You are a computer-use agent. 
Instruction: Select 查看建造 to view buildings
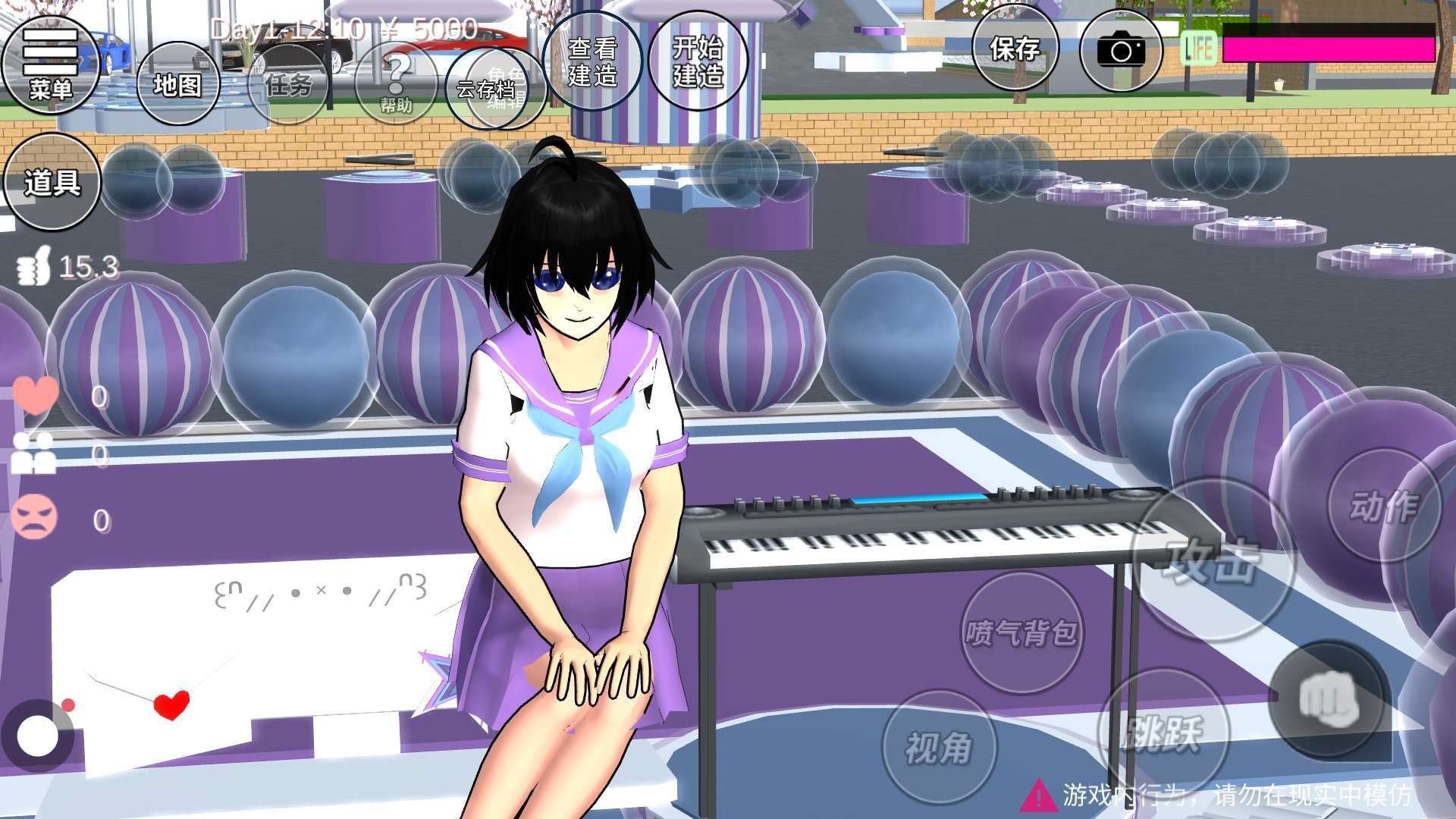point(592,62)
